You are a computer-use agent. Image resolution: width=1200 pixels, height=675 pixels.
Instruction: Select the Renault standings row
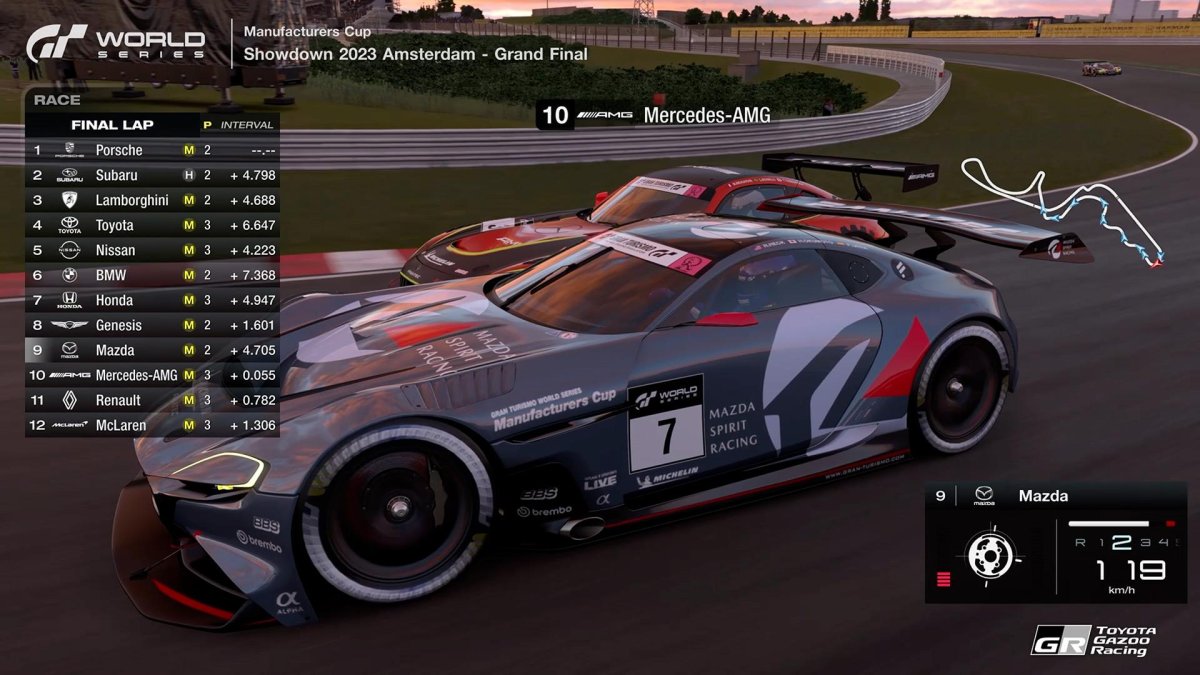152,400
